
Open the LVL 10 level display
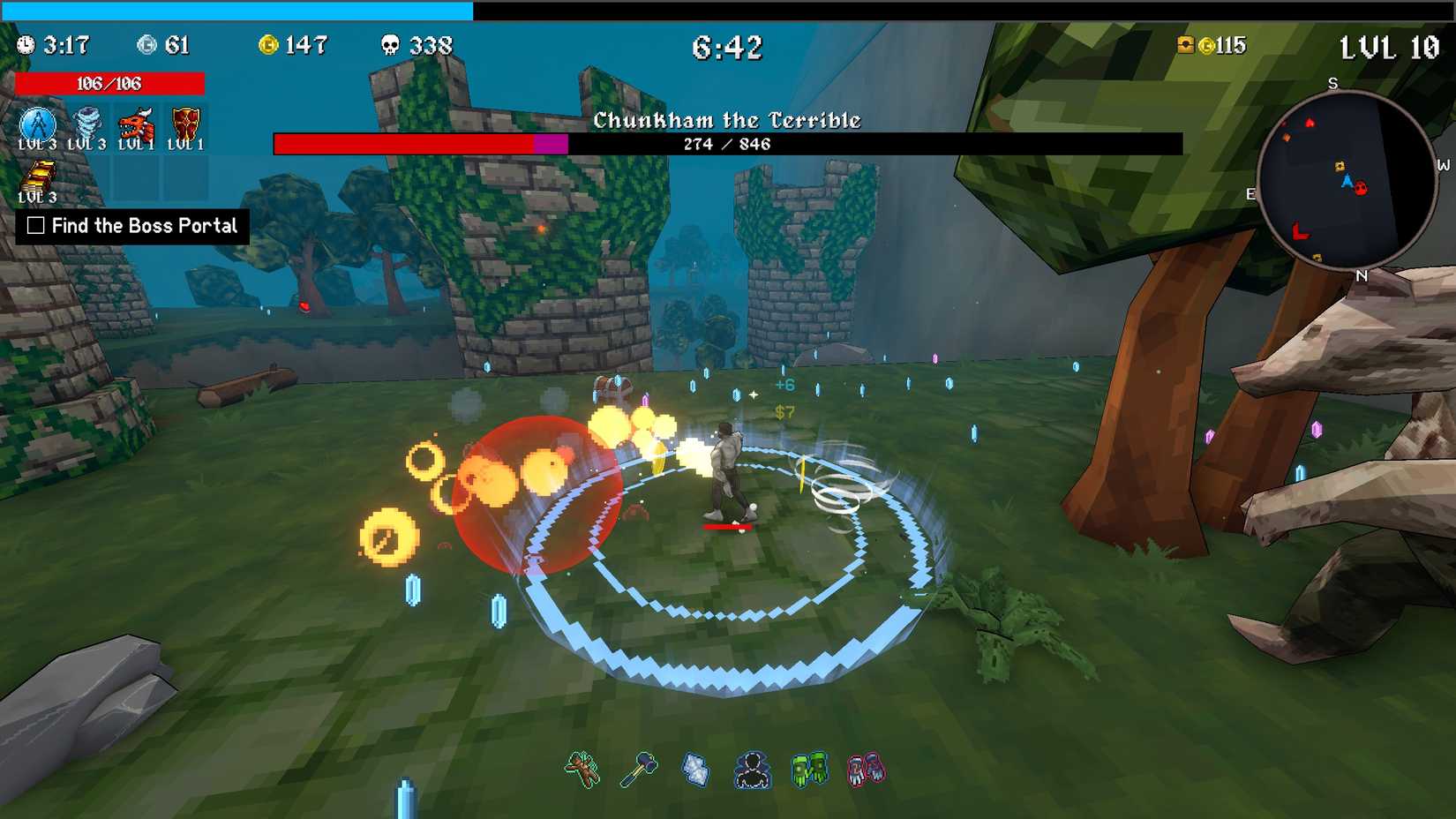point(1394,48)
